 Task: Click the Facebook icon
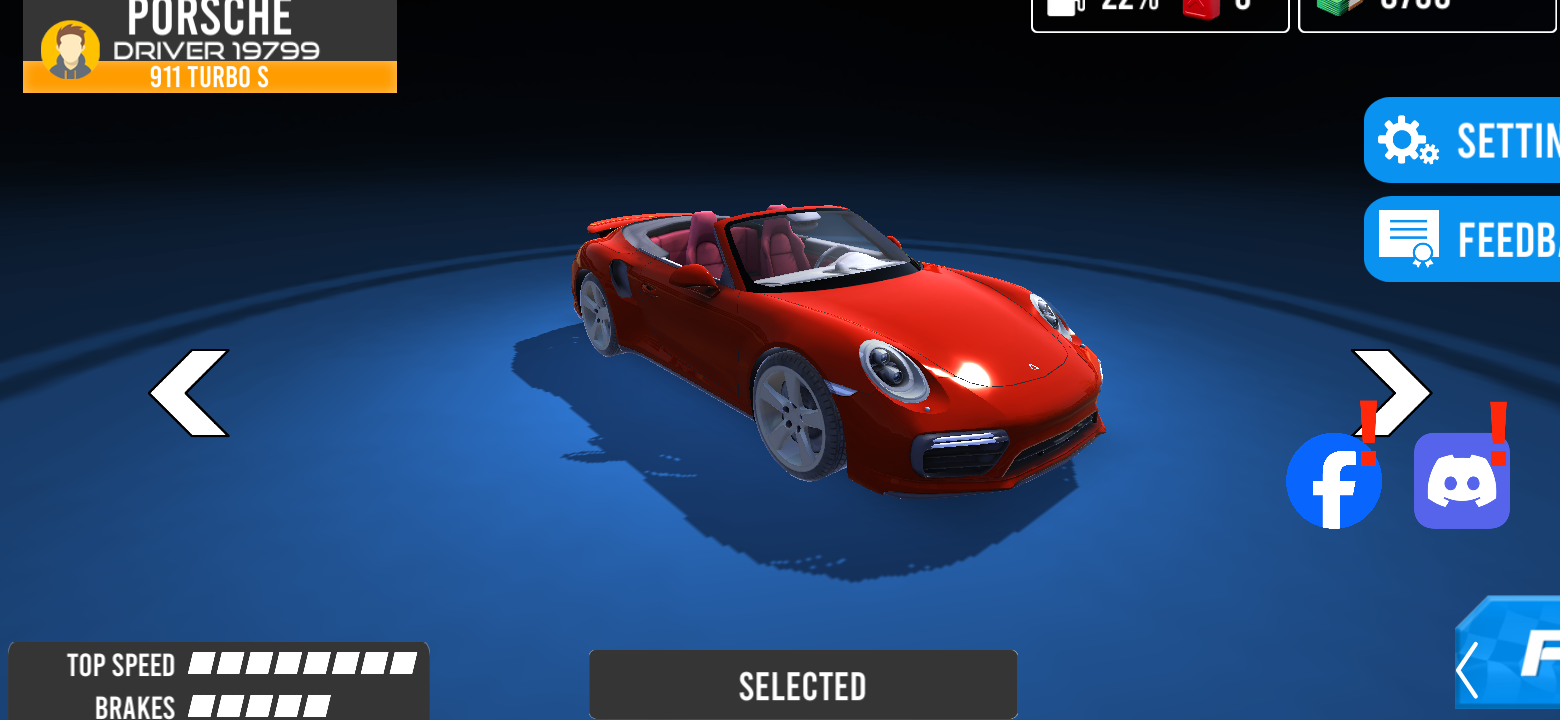tap(1334, 481)
